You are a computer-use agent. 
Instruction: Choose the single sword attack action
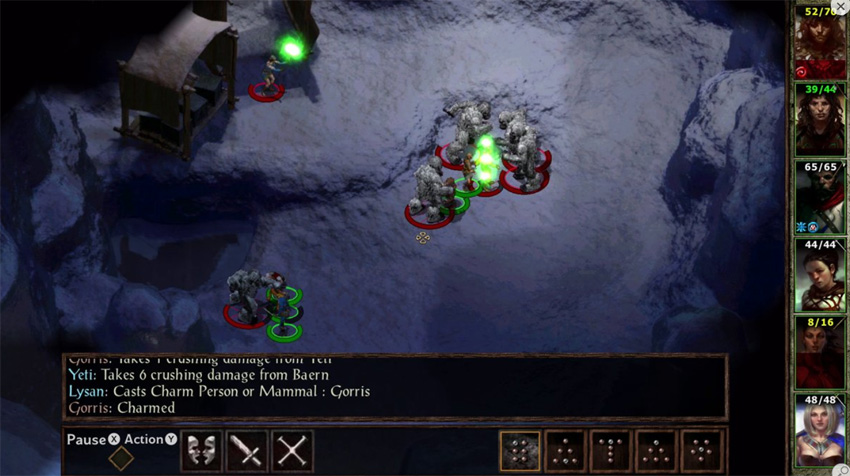click(x=247, y=451)
